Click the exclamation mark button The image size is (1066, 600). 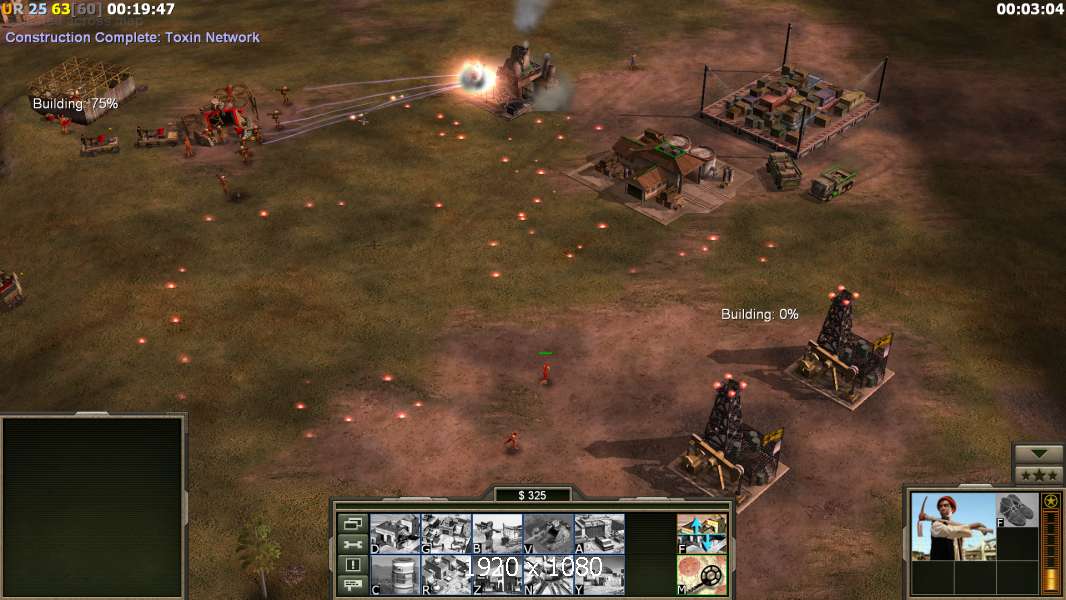coord(352,565)
